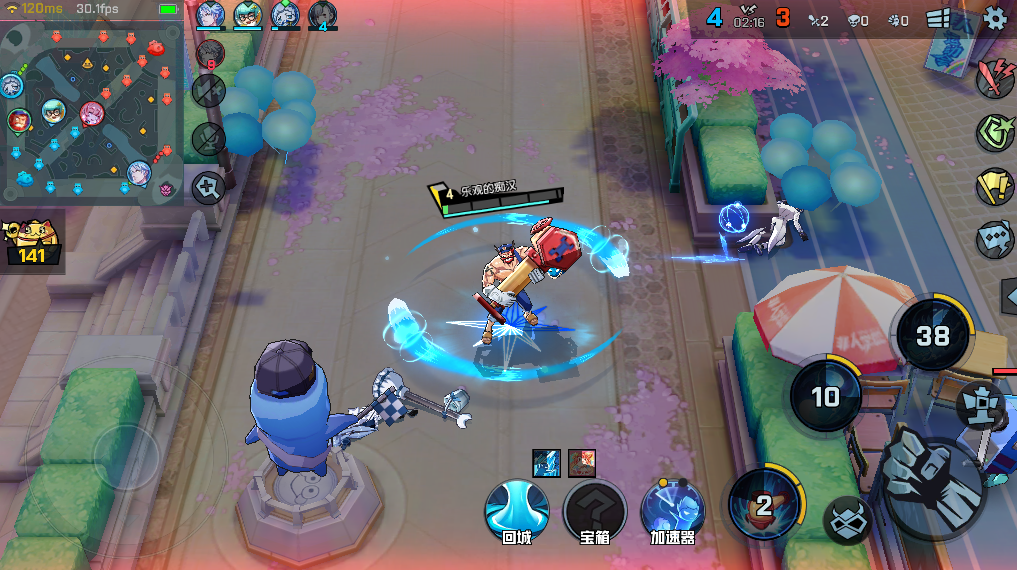Send the yellow flag gather signal
1017x570 pixels.
tap(994, 185)
